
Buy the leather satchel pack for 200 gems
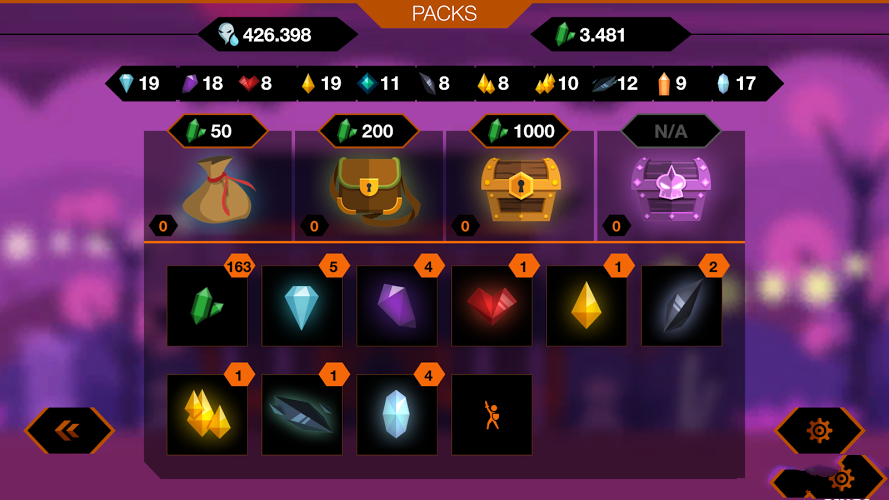(369, 188)
